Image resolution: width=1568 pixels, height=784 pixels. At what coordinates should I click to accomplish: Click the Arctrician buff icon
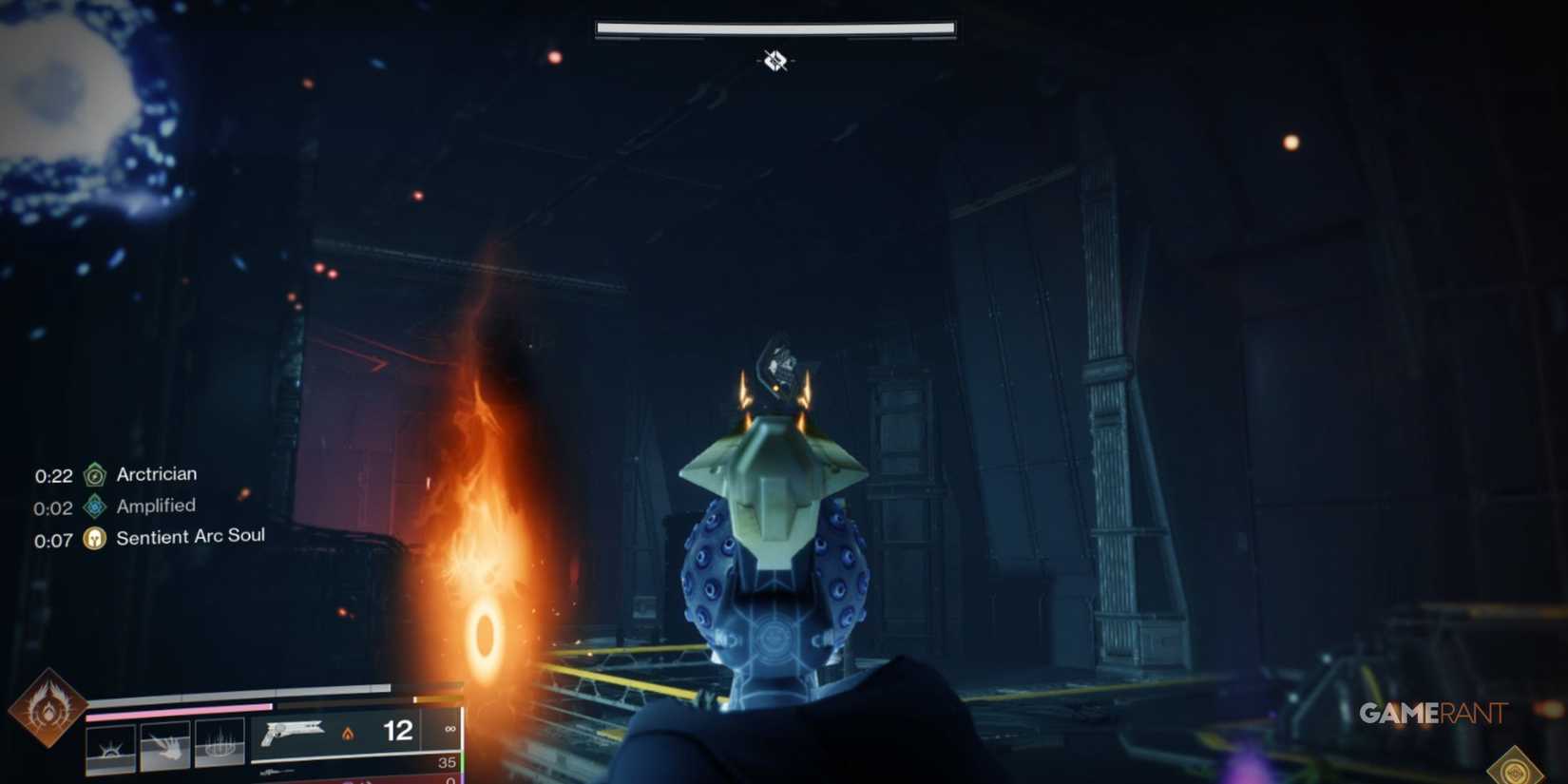[x=94, y=475]
